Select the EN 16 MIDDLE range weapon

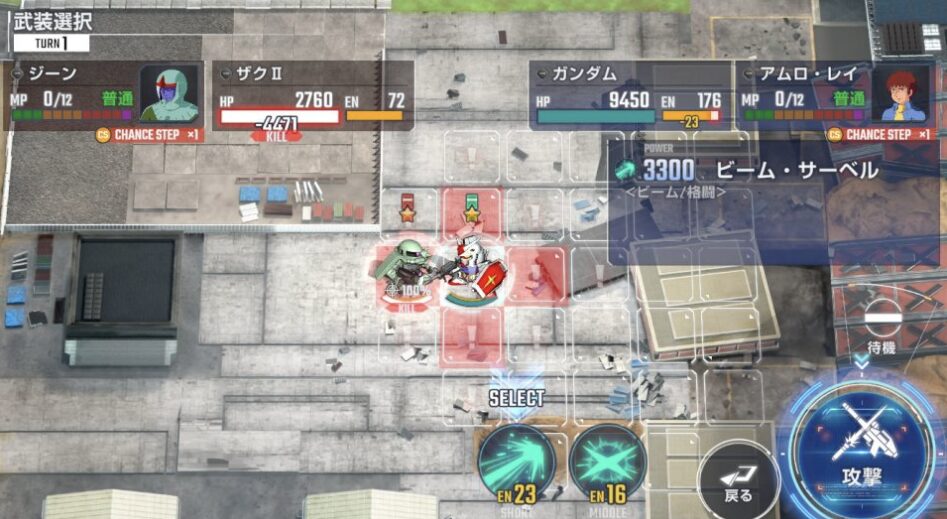[x=606, y=461]
